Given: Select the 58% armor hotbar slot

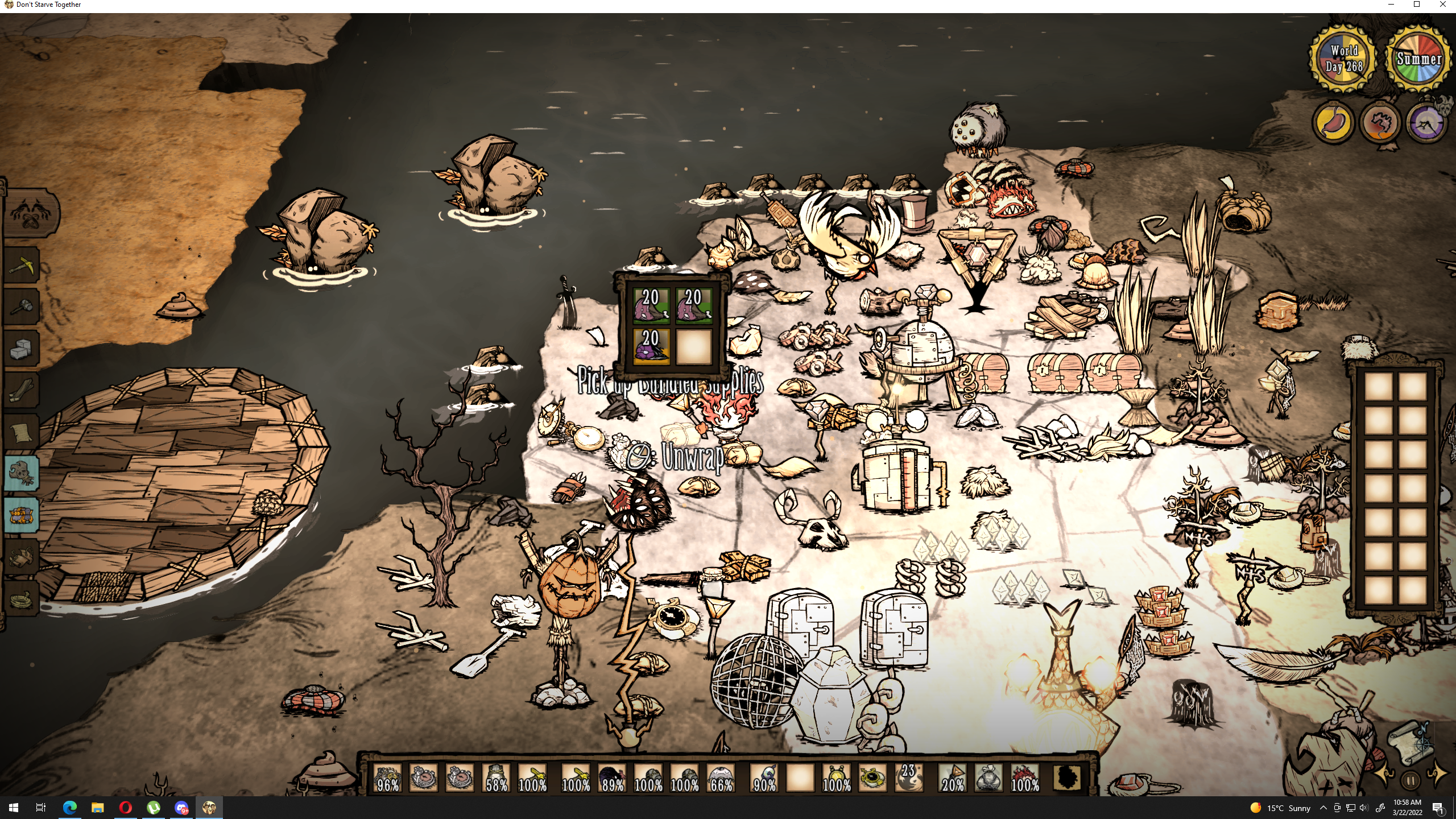Looking at the screenshot, I should click(x=497, y=778).
